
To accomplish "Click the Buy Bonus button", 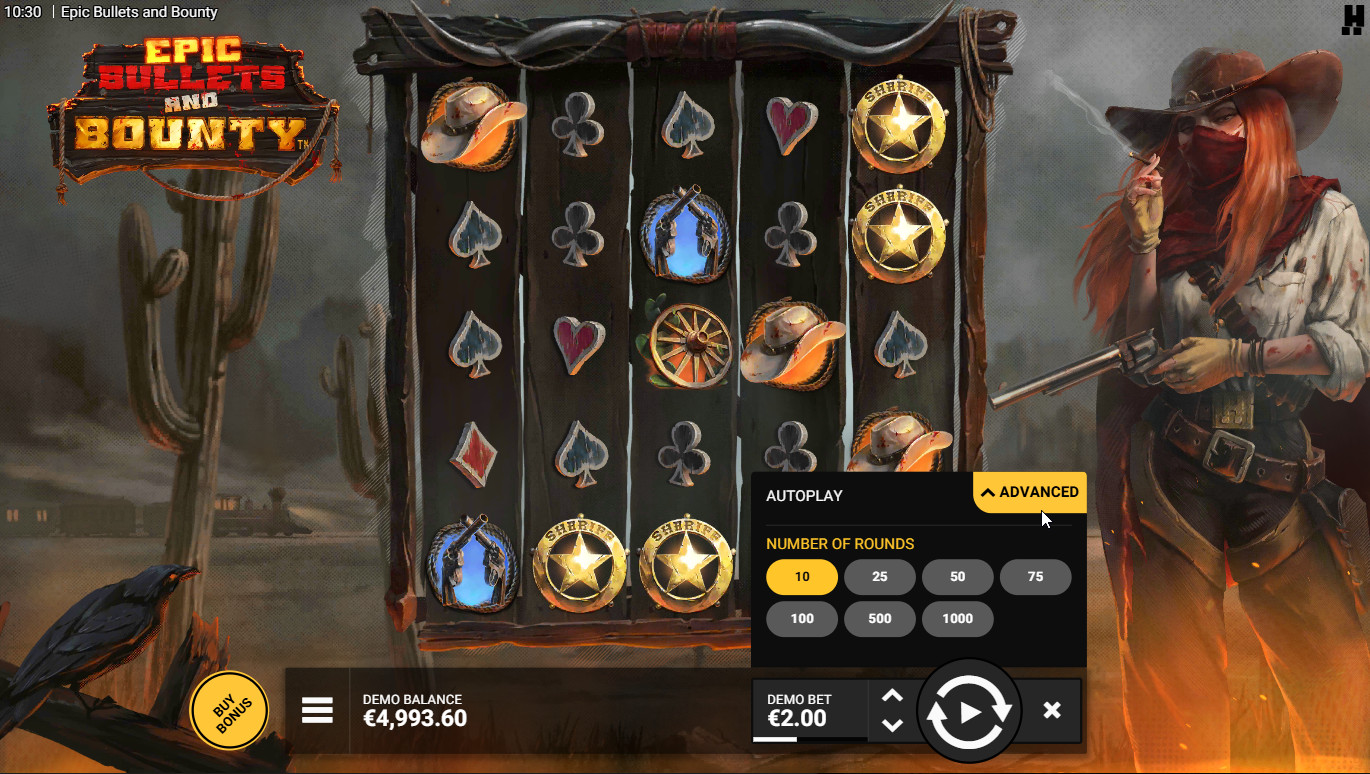I will click(x=229, y=710).
